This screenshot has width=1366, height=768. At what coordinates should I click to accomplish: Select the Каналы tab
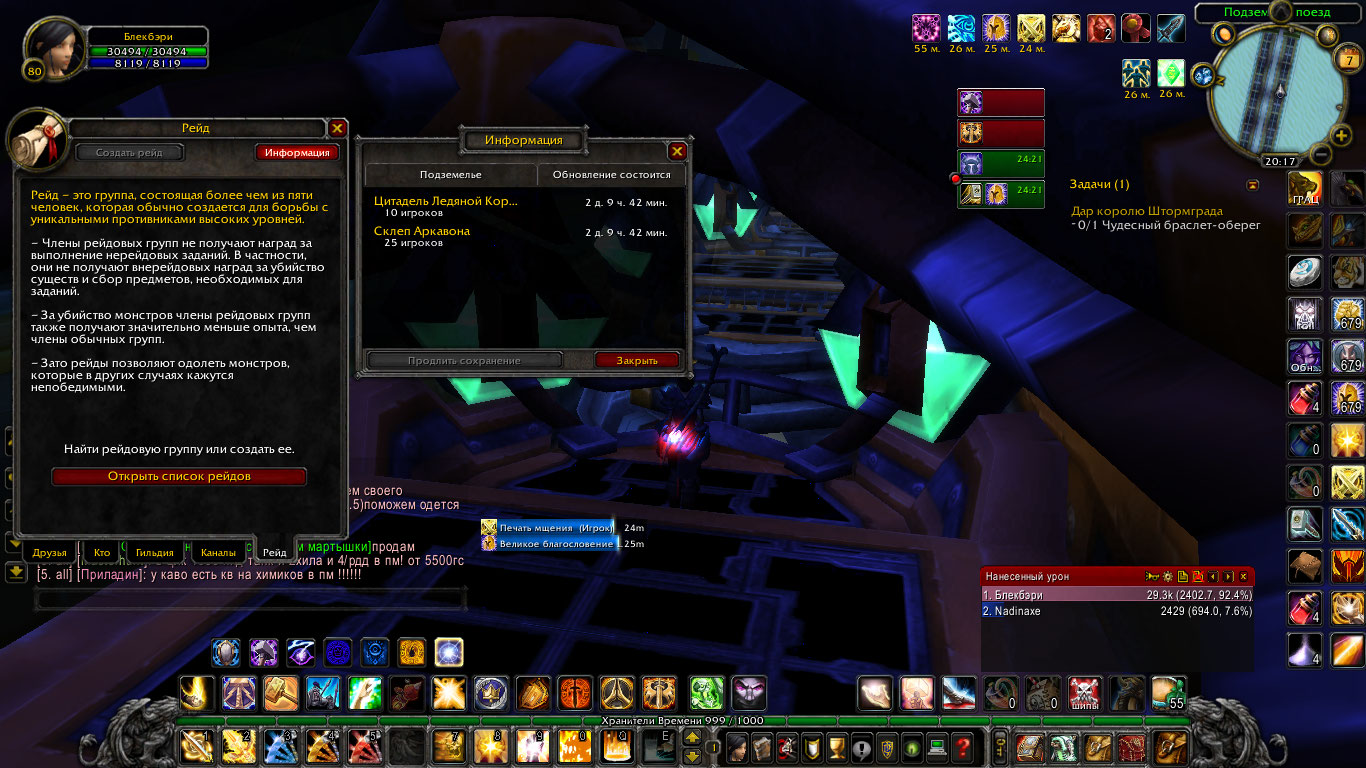(218, 552)
